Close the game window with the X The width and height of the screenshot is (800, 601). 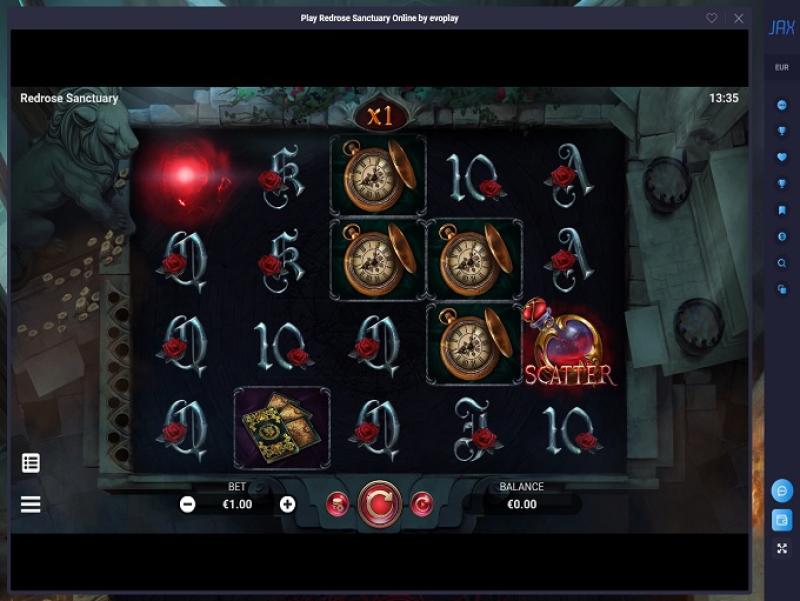pyautogui.click(x=739, y=18)
